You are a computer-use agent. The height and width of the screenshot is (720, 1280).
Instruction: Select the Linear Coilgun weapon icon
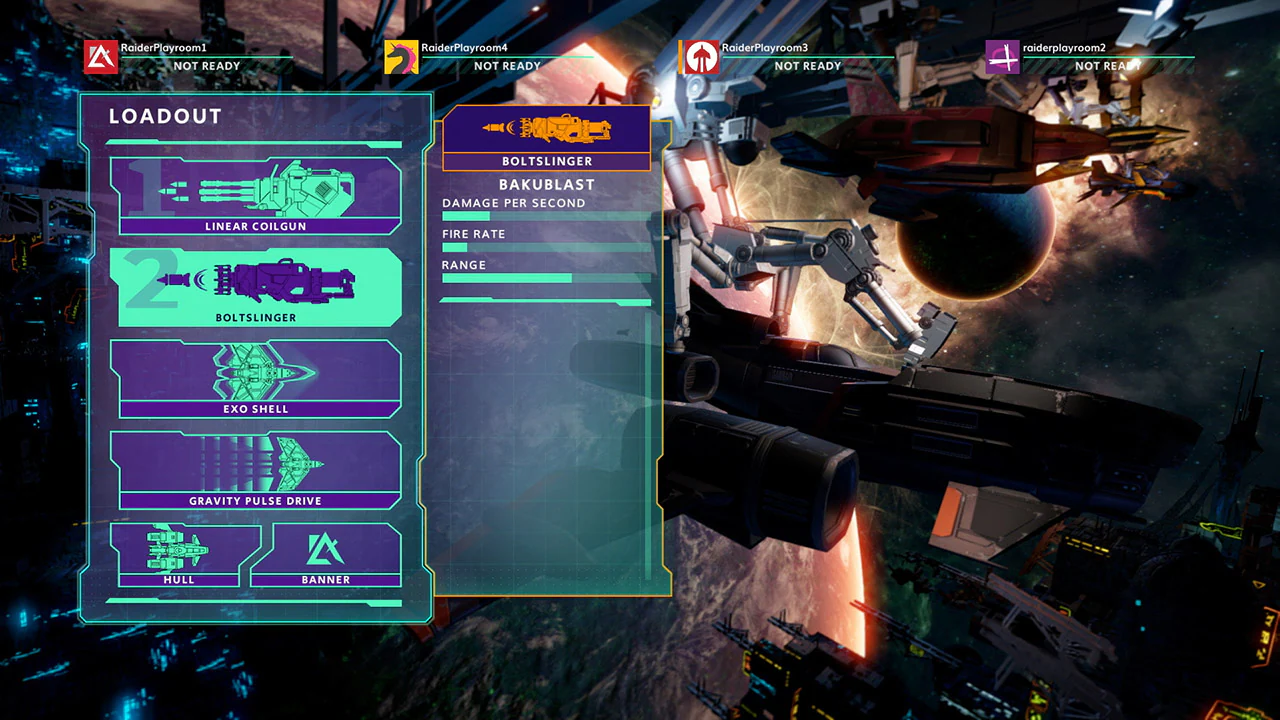point(258,192)
